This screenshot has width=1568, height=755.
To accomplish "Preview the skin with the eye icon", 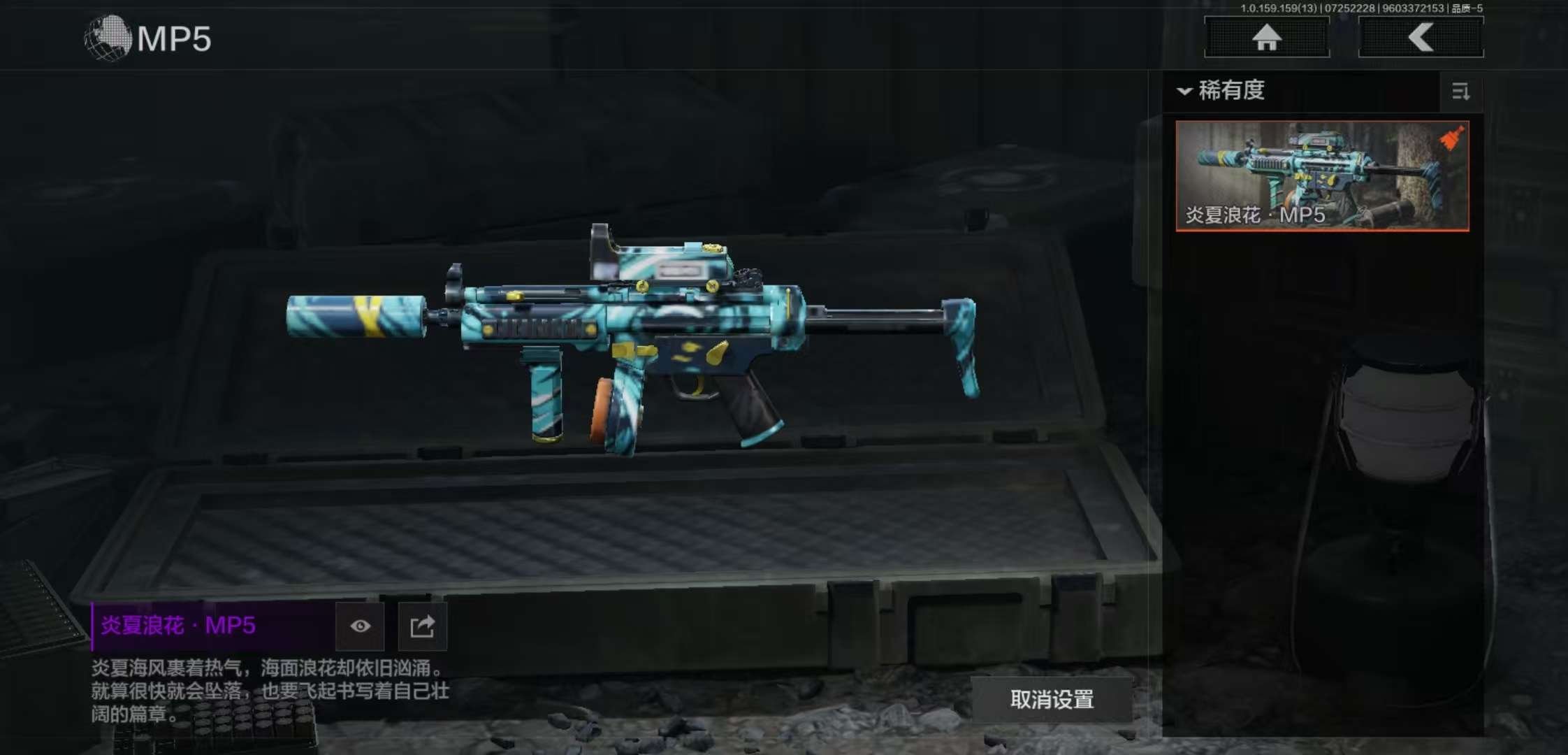I will tap(360, 626).
